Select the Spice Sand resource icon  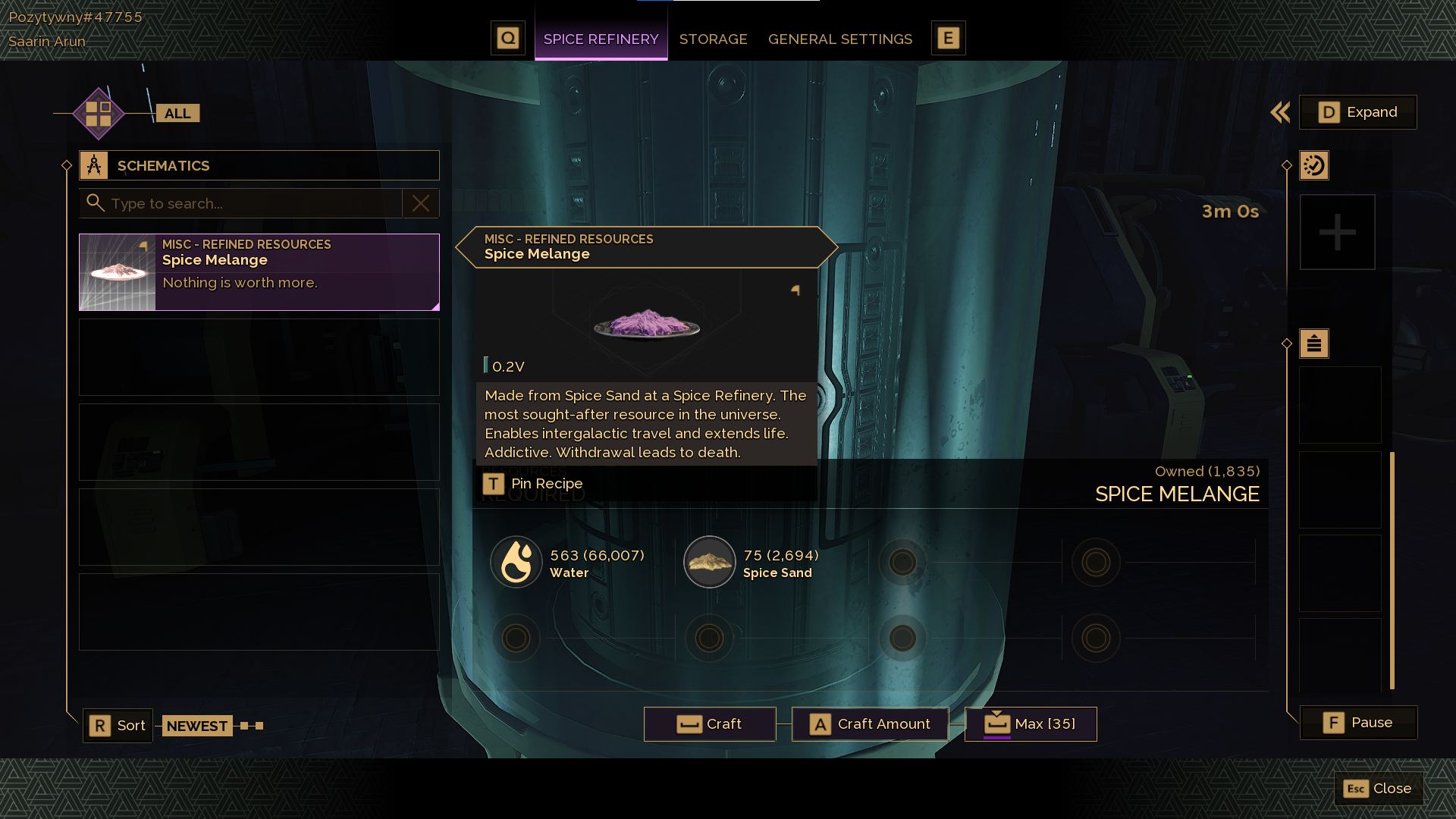(x=710, y=563)
